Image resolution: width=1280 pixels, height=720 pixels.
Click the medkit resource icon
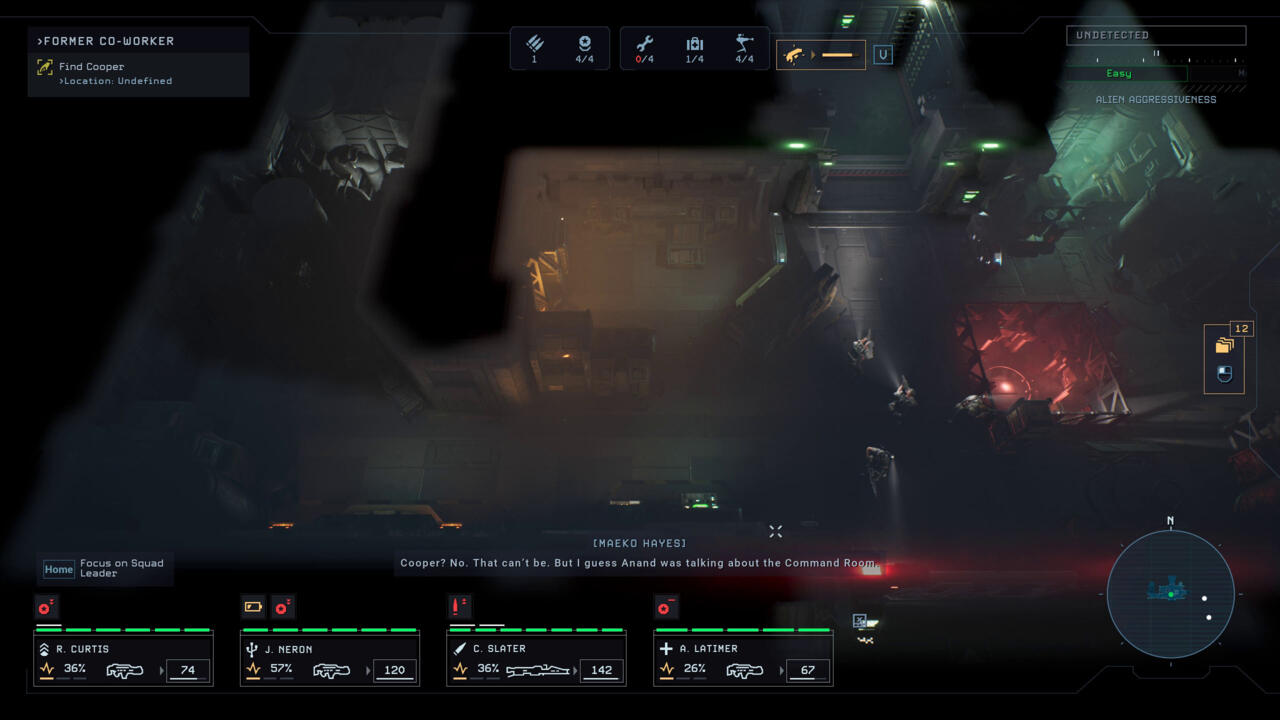point(694,44)
